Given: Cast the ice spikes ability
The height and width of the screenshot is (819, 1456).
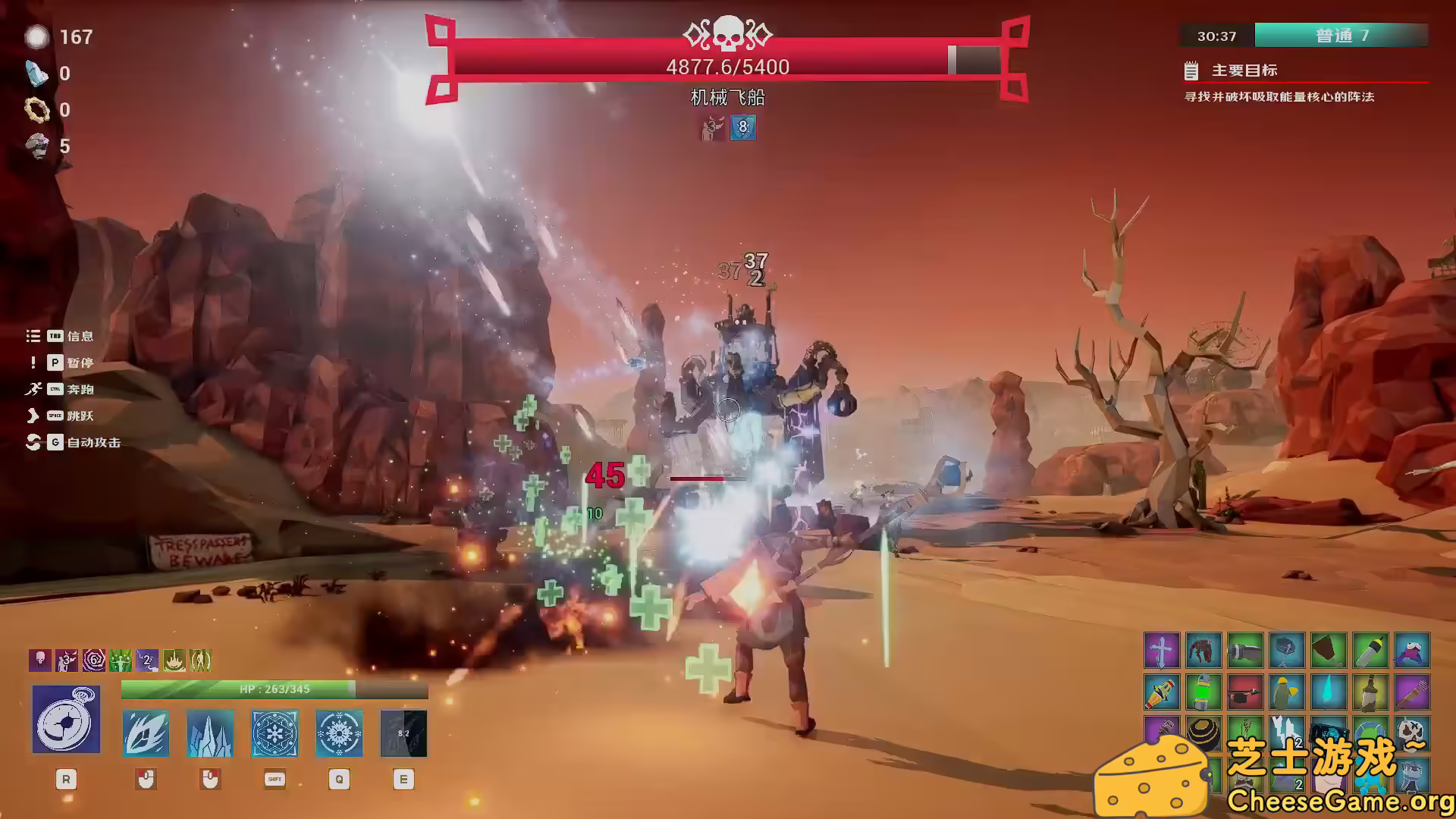Looking at the screenshot, I should (210, 733).
